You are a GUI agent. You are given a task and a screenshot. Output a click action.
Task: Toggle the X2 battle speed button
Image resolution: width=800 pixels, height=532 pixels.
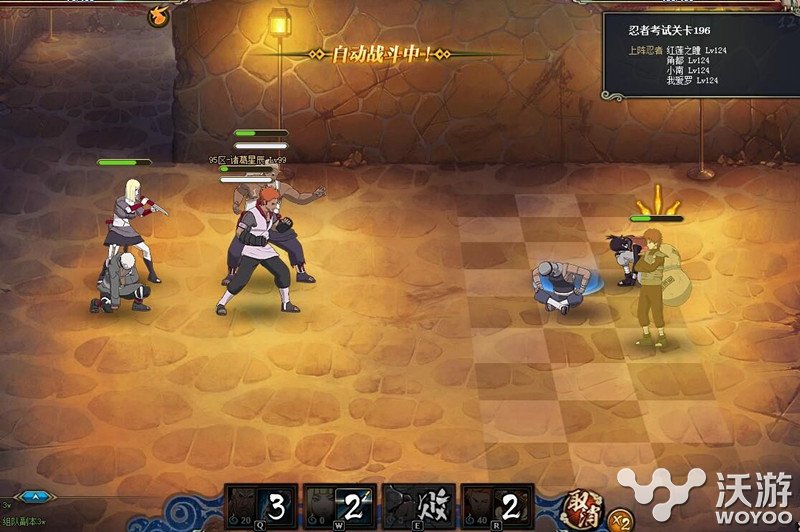coord(620,518)
